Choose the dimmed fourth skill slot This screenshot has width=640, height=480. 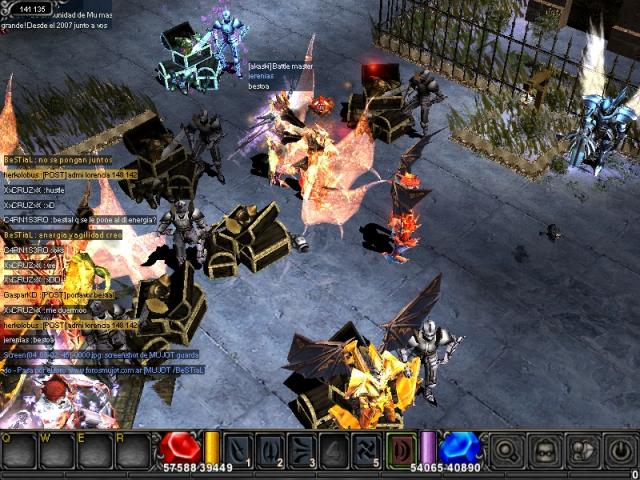click(335, 450)
